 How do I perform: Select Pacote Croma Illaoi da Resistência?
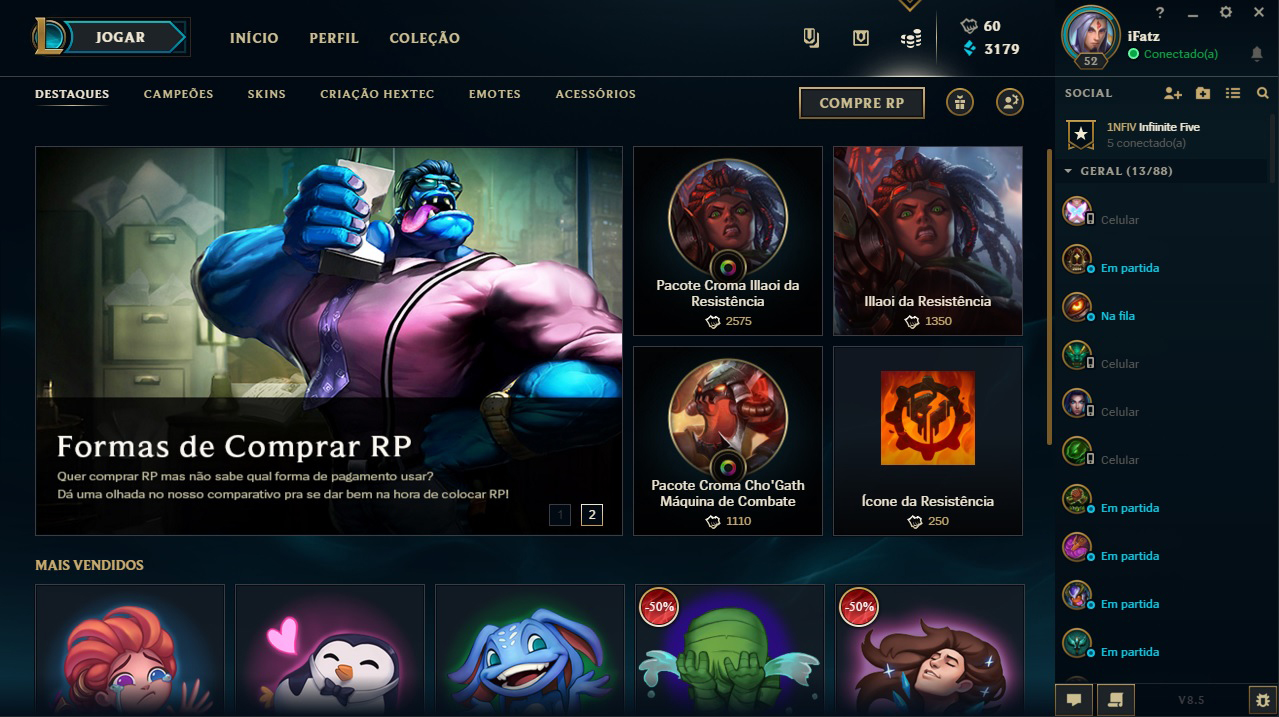click(727, 241)
